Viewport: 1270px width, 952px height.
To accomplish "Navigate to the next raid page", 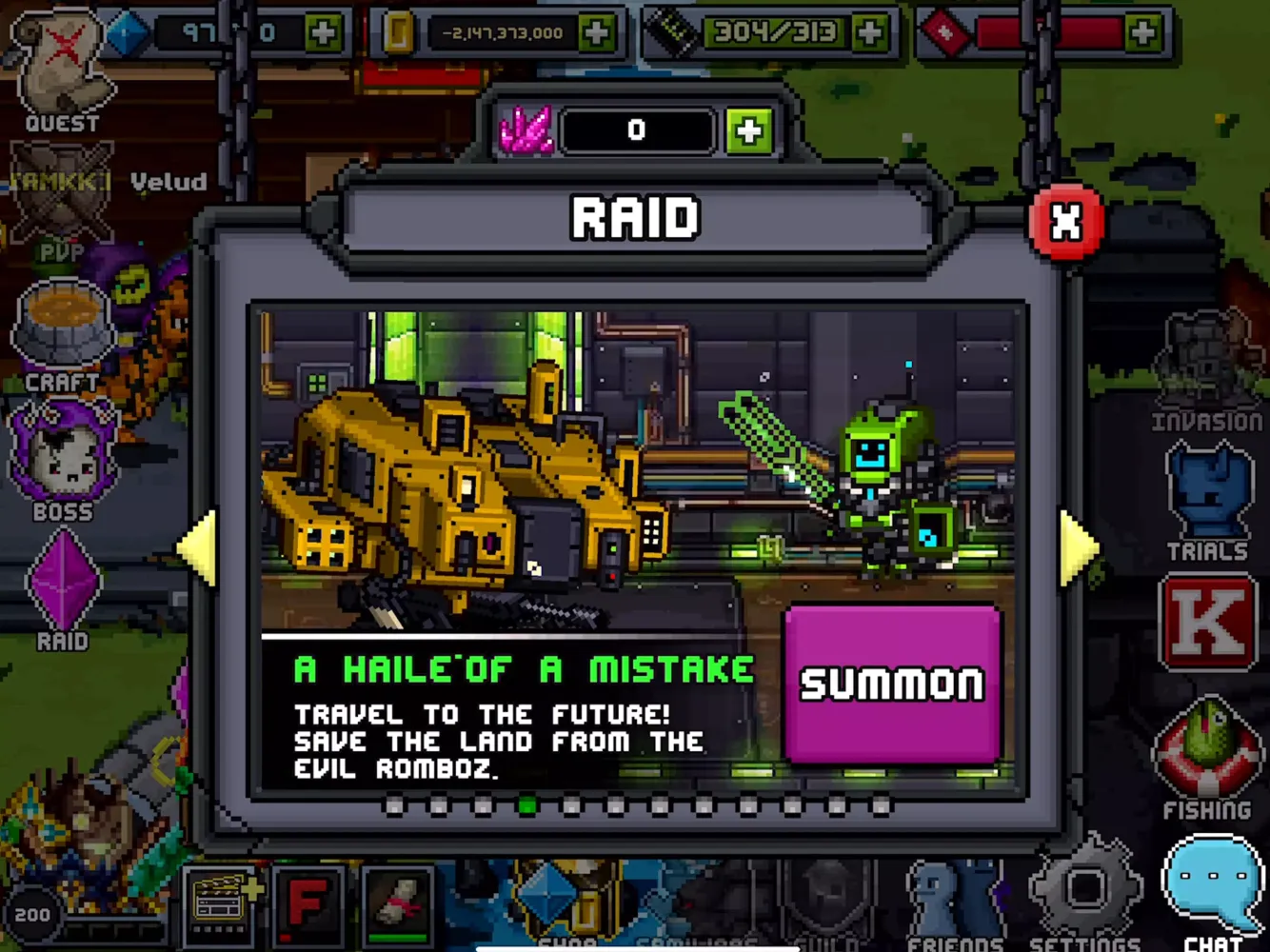I will coord(1076,547).
